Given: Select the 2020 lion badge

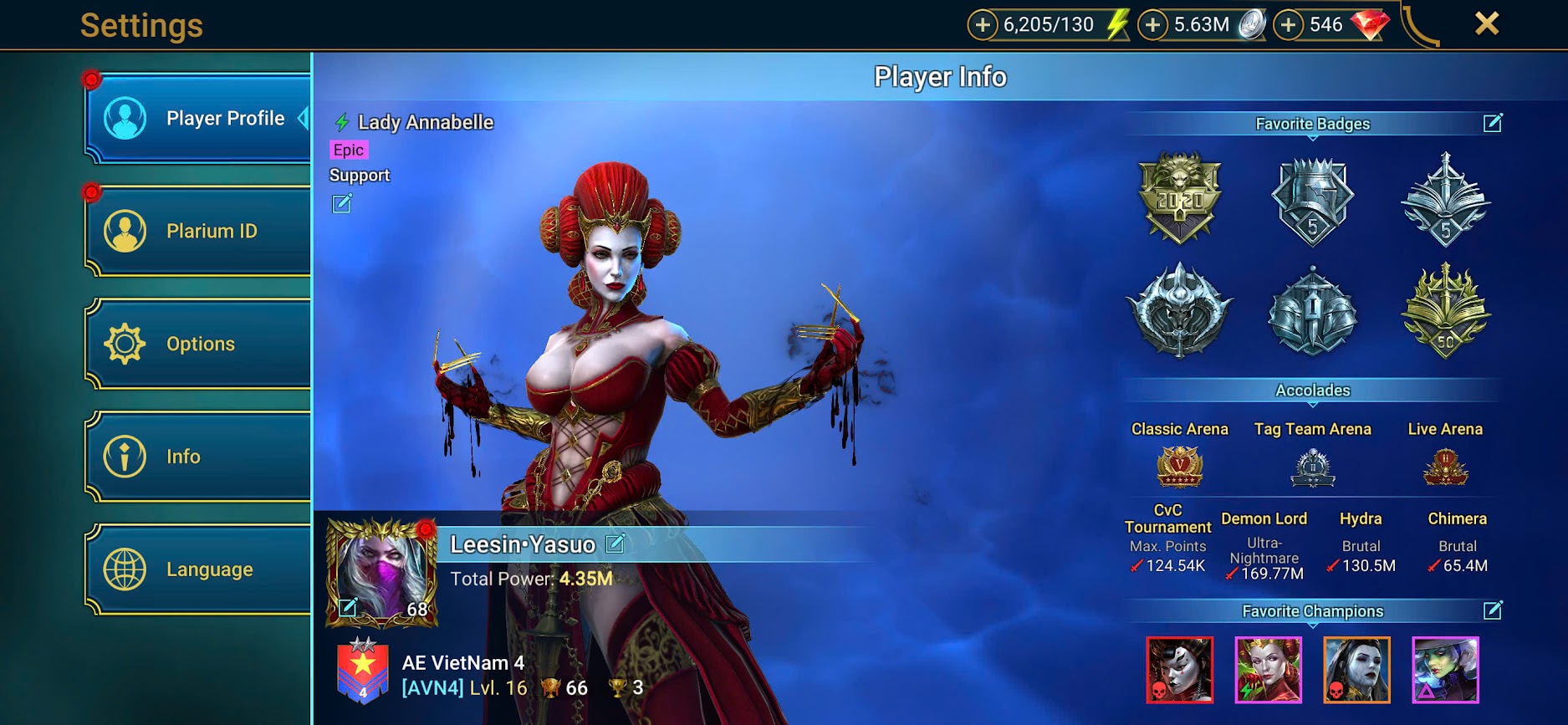Looking at the screenshot, I should coord(1180,199).
